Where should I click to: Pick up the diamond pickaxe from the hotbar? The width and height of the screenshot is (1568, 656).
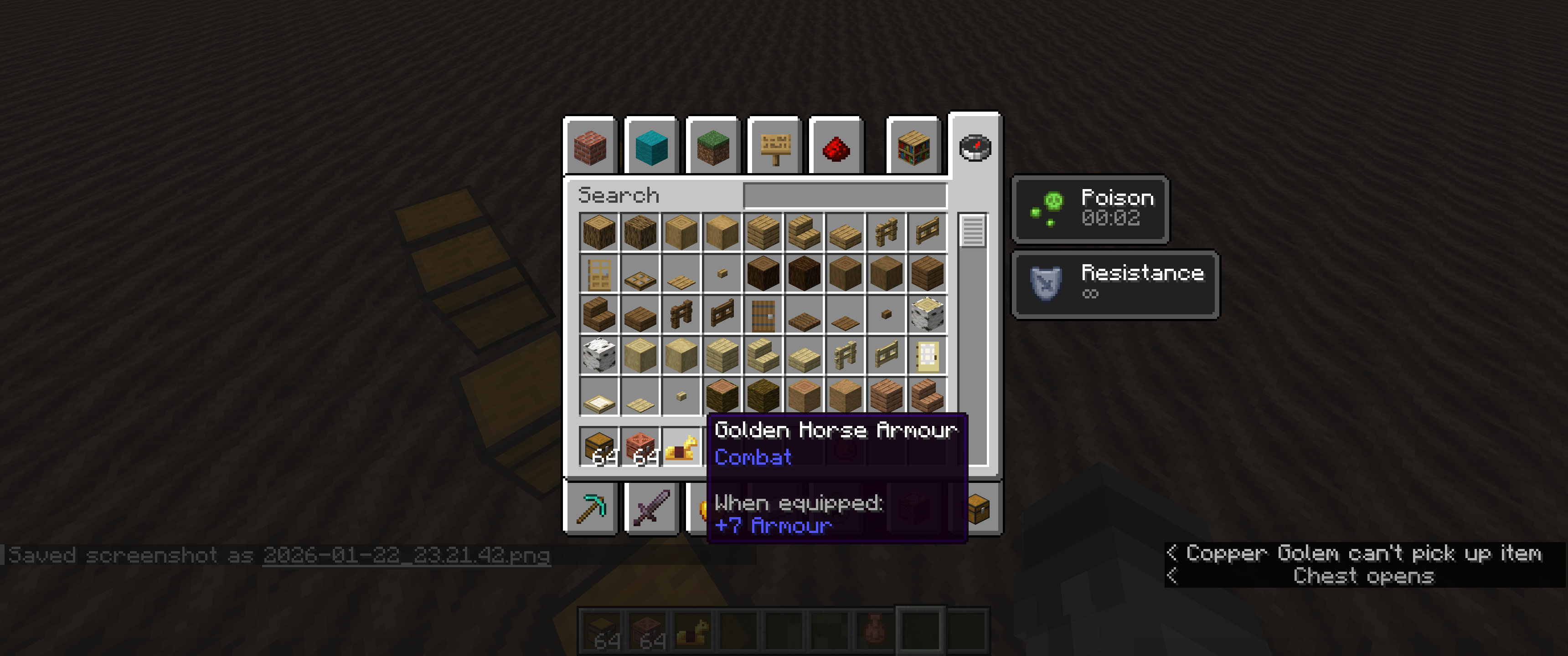[590, 508]
